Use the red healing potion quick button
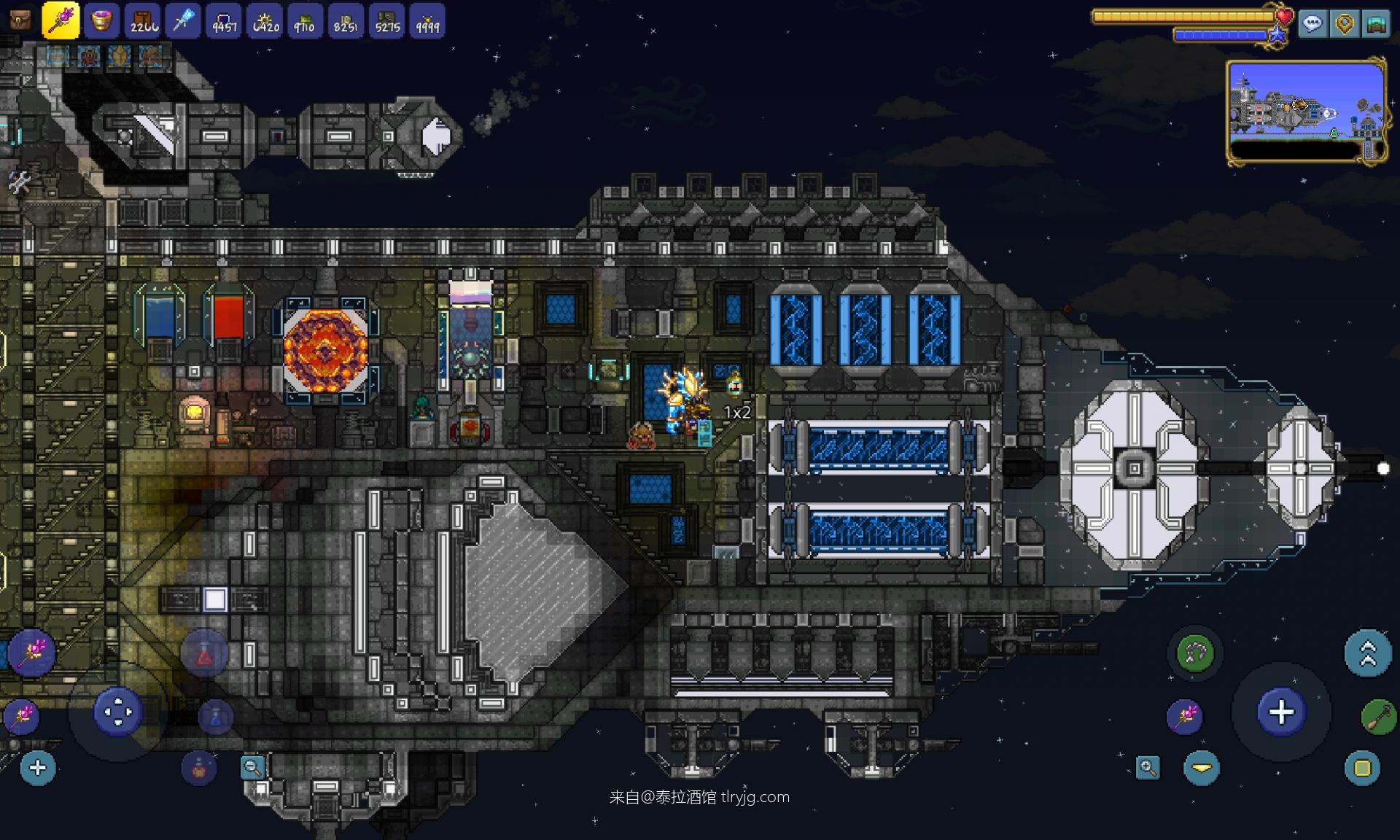 204,655
